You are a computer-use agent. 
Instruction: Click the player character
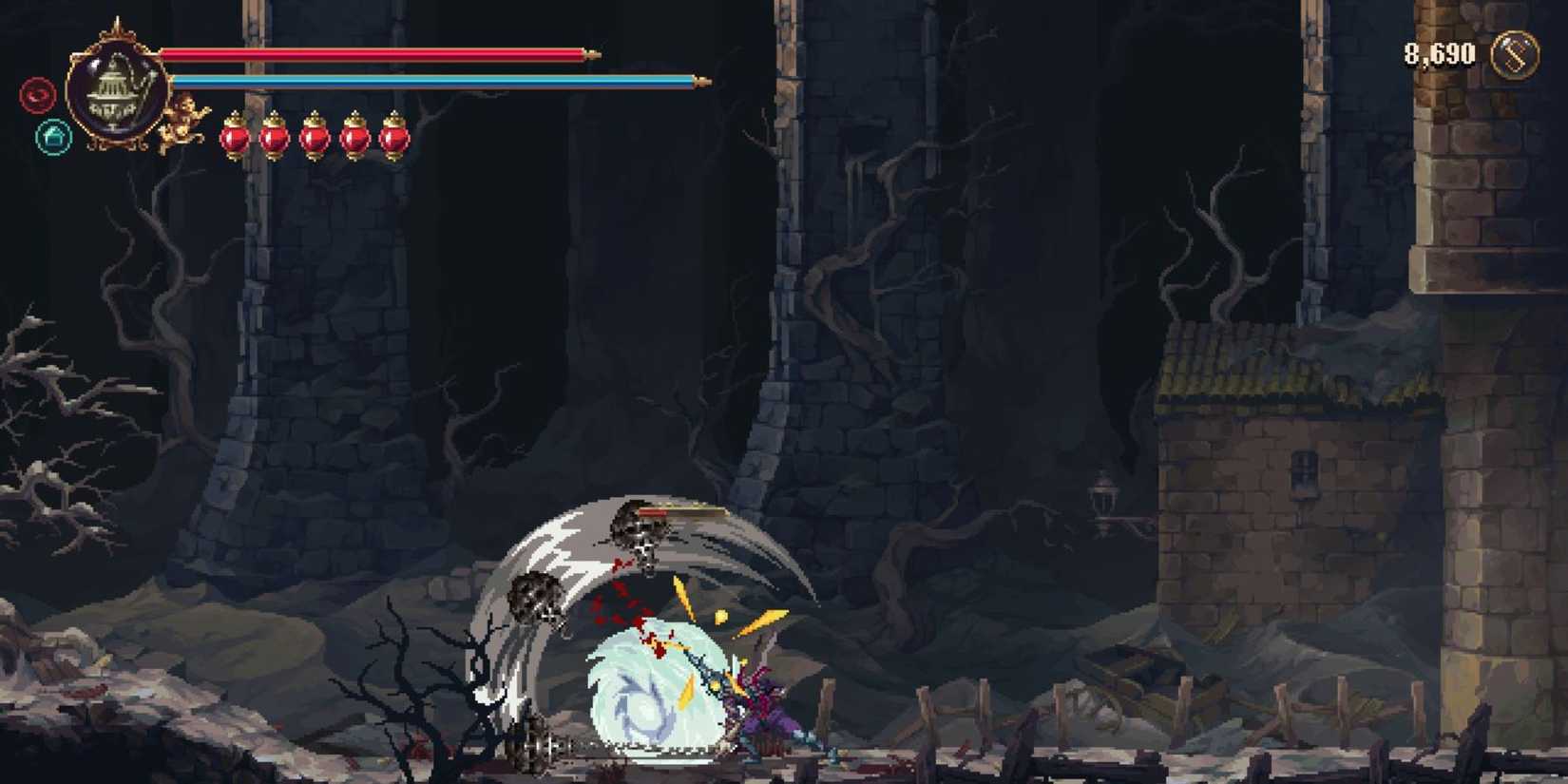[760, 713]
